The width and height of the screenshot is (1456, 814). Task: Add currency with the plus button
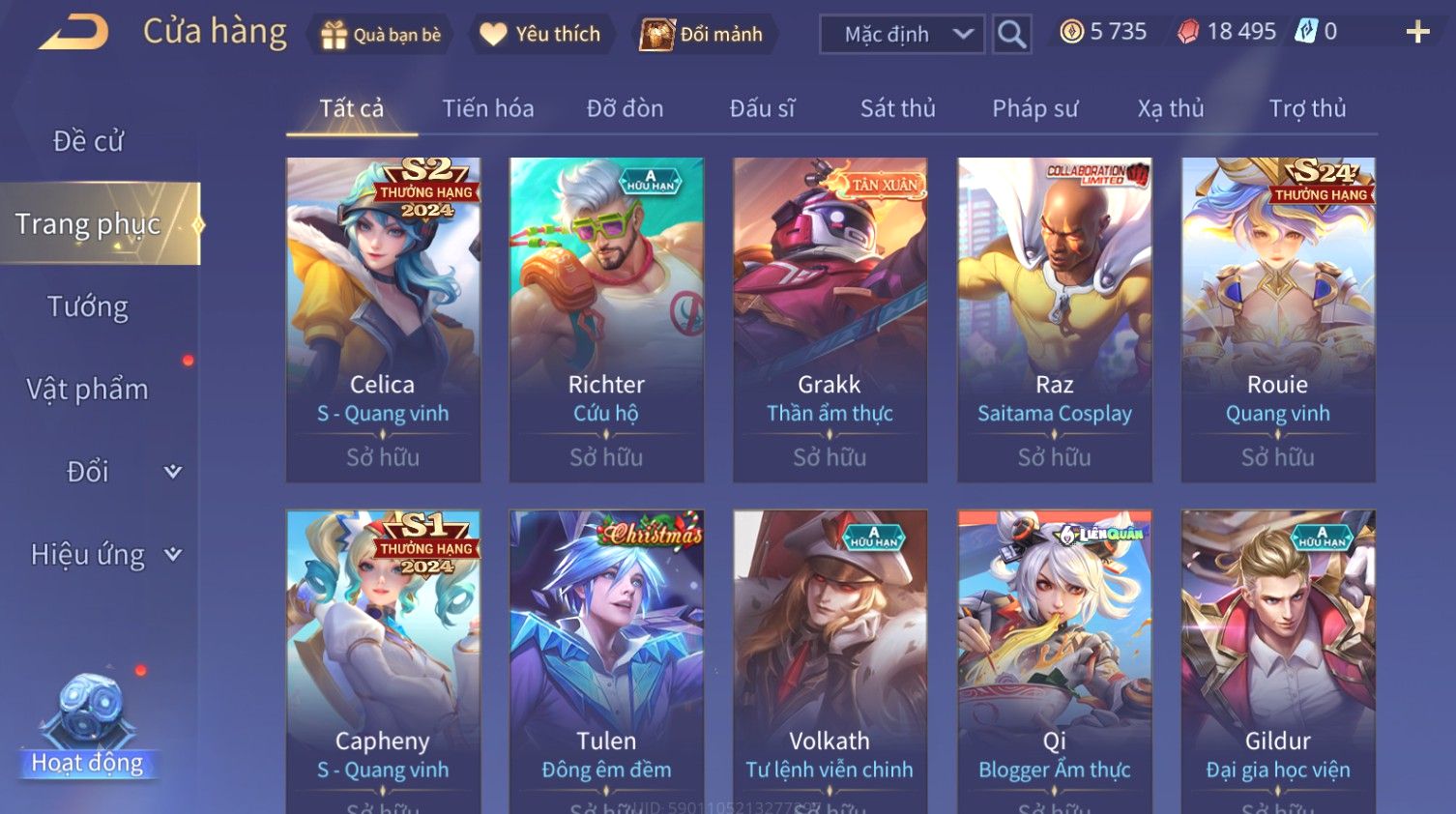1417,33
